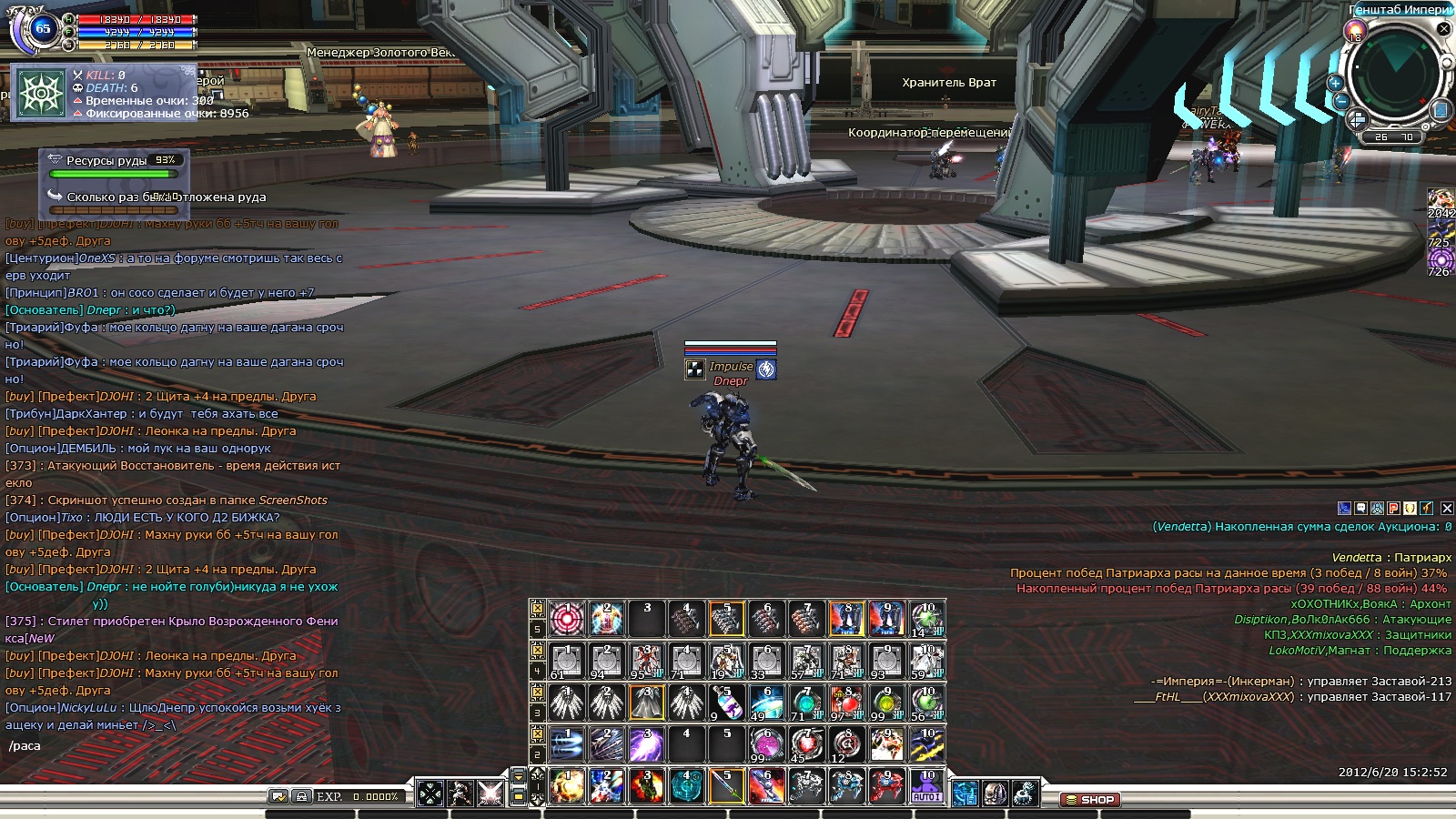
Task: Open the map panel button on minimap
Action: pos(1440,110)
